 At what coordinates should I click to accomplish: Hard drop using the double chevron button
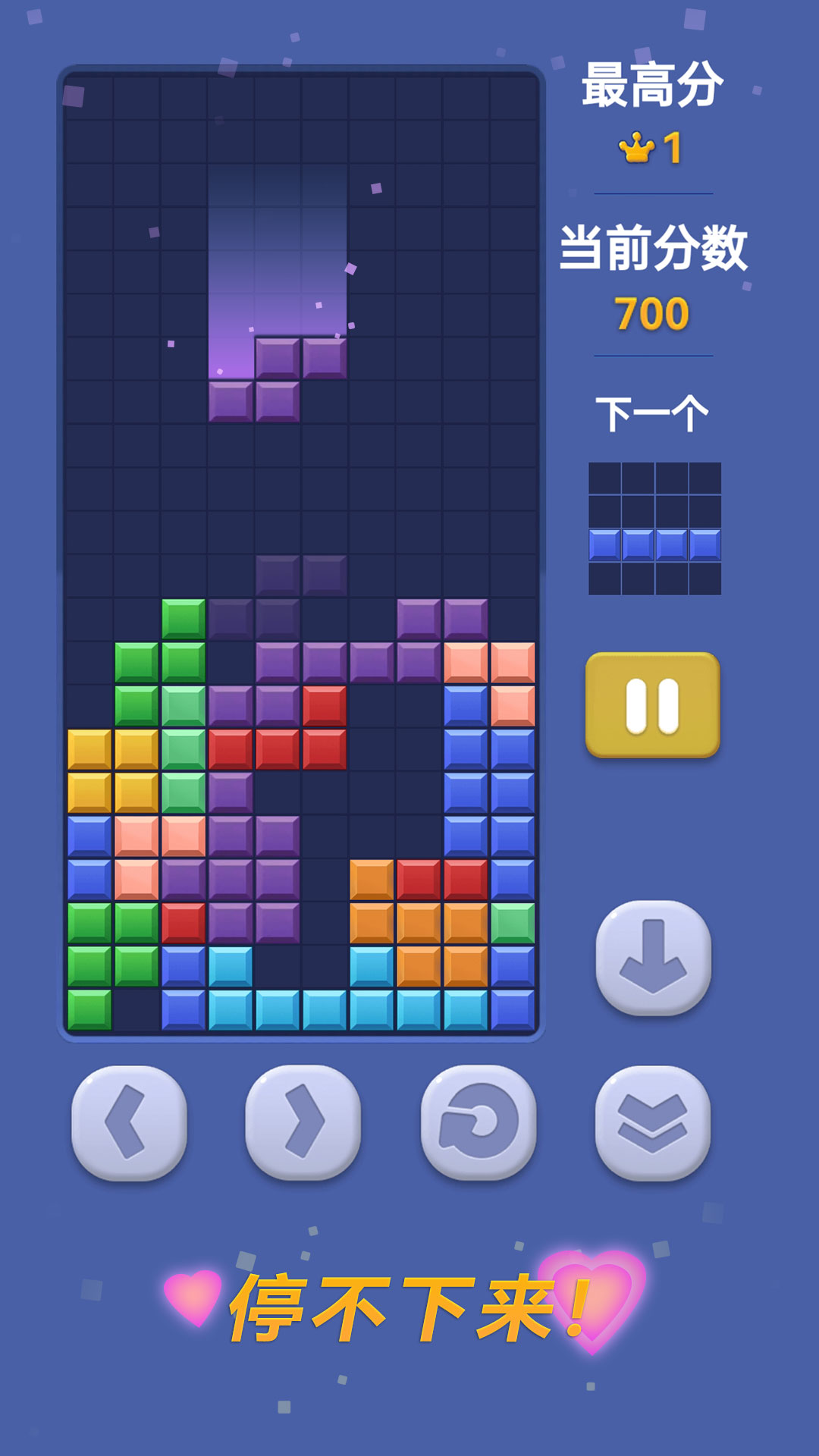(653, 1122)
